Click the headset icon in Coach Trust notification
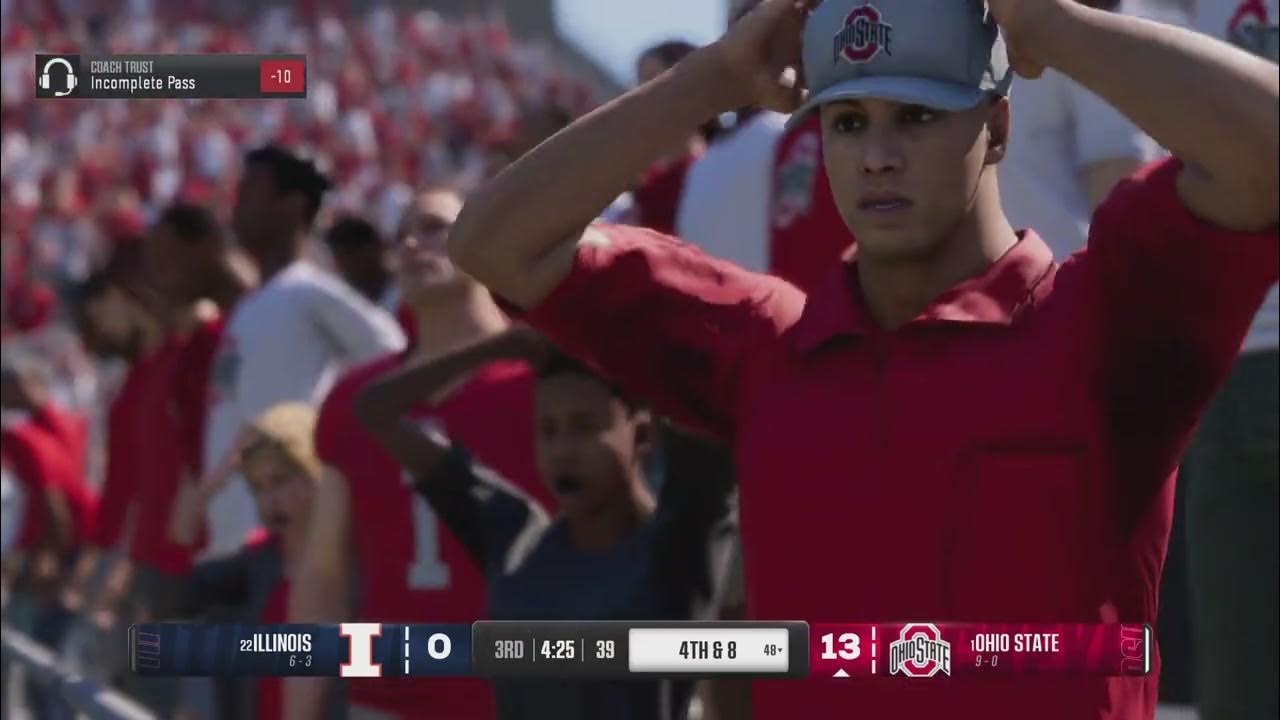Image resolution: width=1280 pixels, height=720 pixels. click(x=60, y=75)
